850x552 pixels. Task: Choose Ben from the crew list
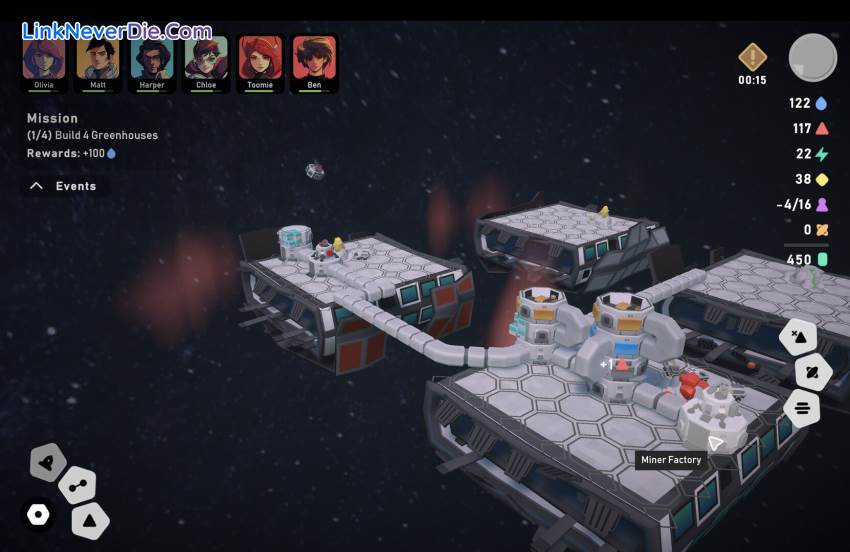coord(314,59)
